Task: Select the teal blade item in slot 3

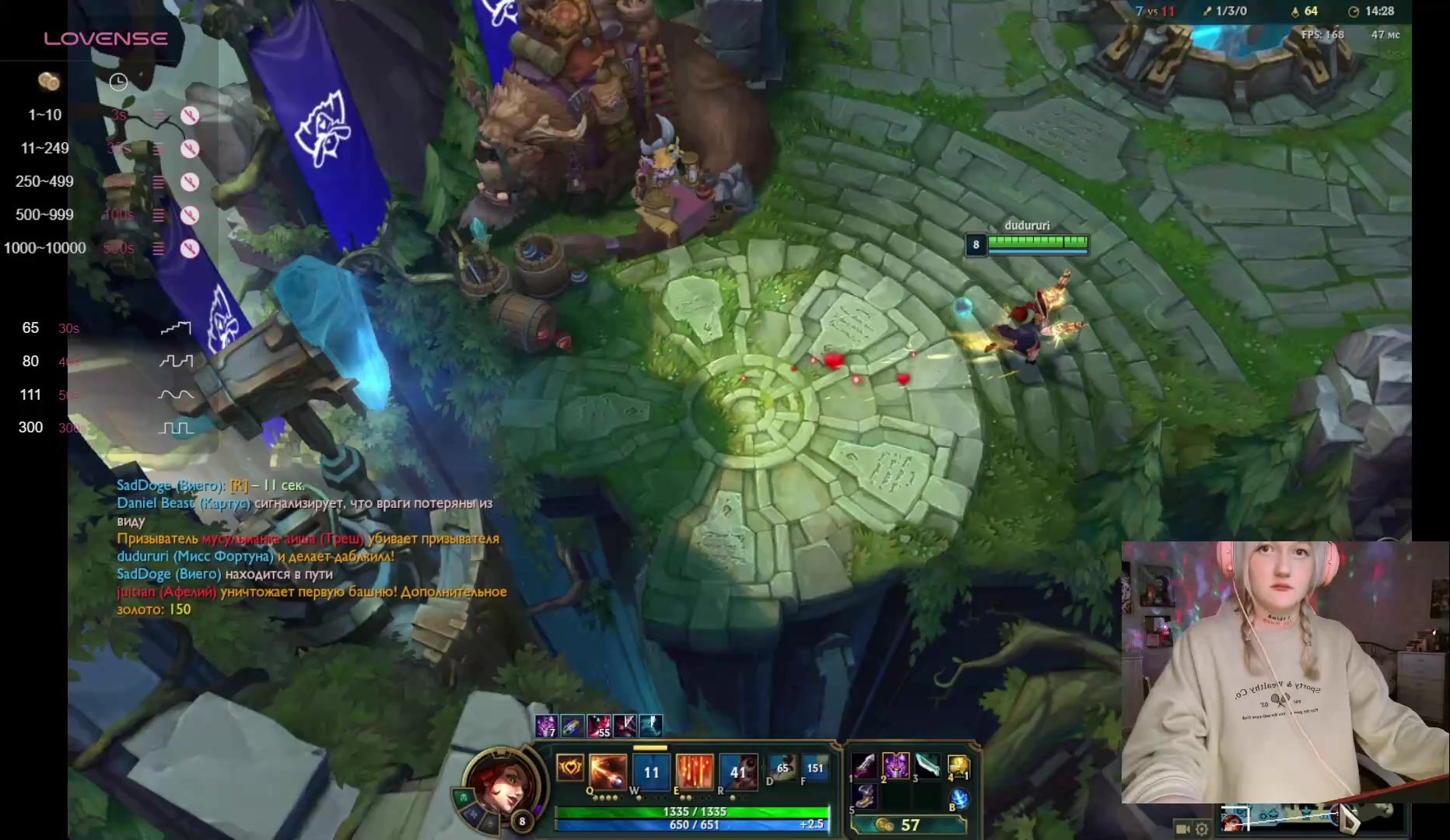Action: [927, 765]
